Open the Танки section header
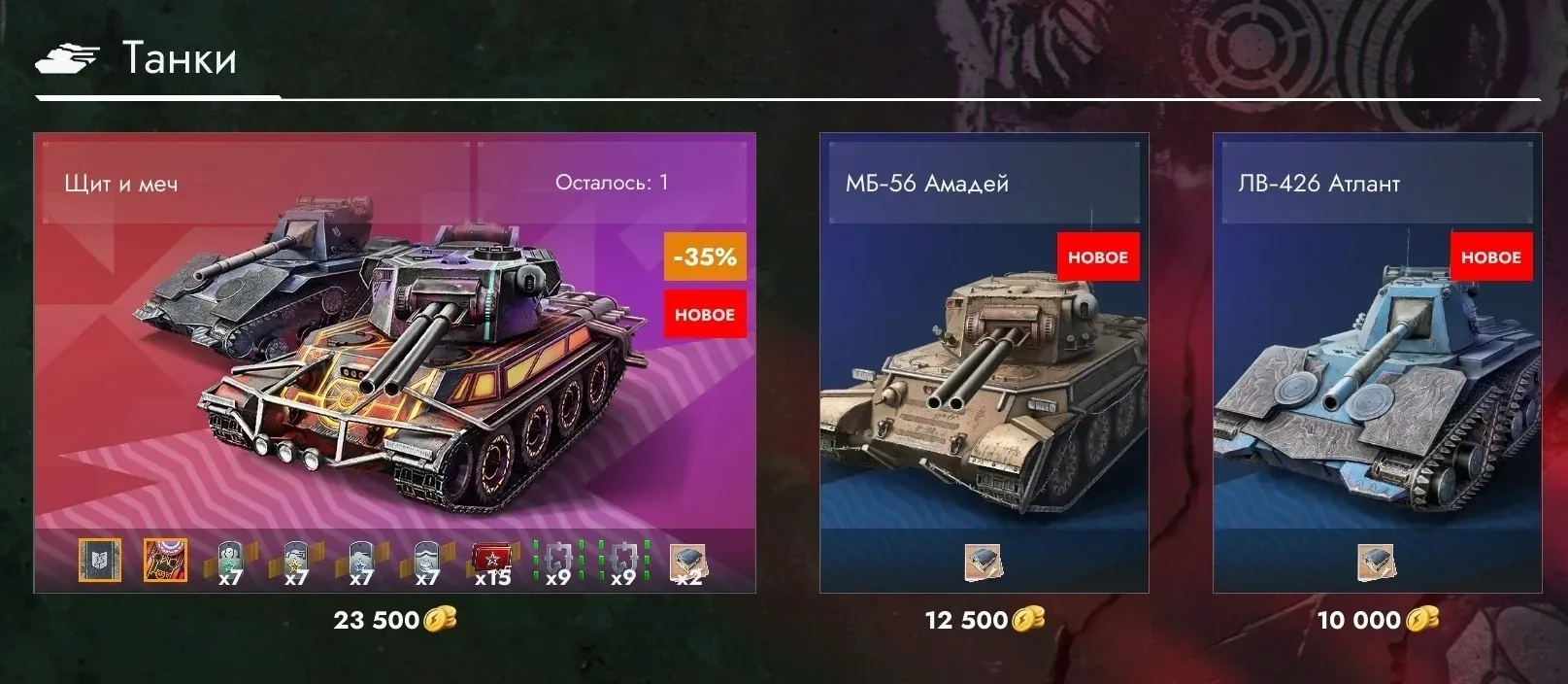The image size is (1568, 684). pyautogui.click(x=179, y=58)
